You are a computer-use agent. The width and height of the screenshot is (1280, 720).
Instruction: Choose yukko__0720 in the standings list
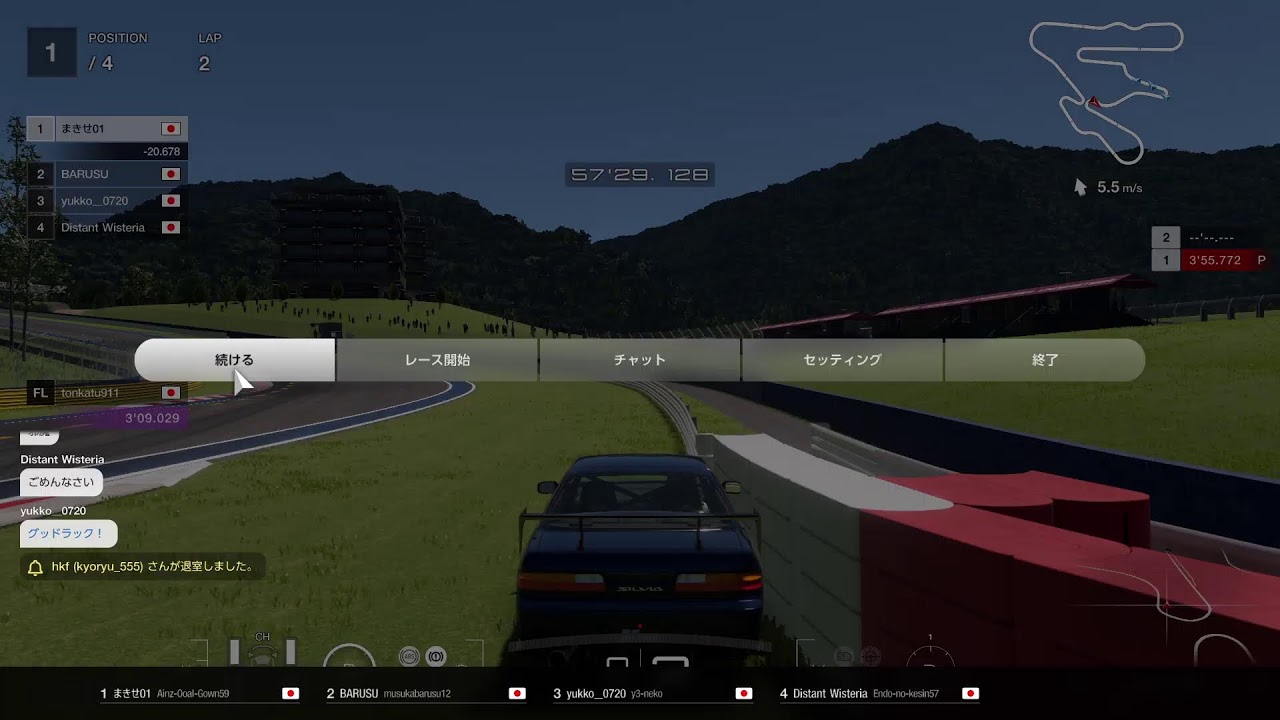click(108, 201)
